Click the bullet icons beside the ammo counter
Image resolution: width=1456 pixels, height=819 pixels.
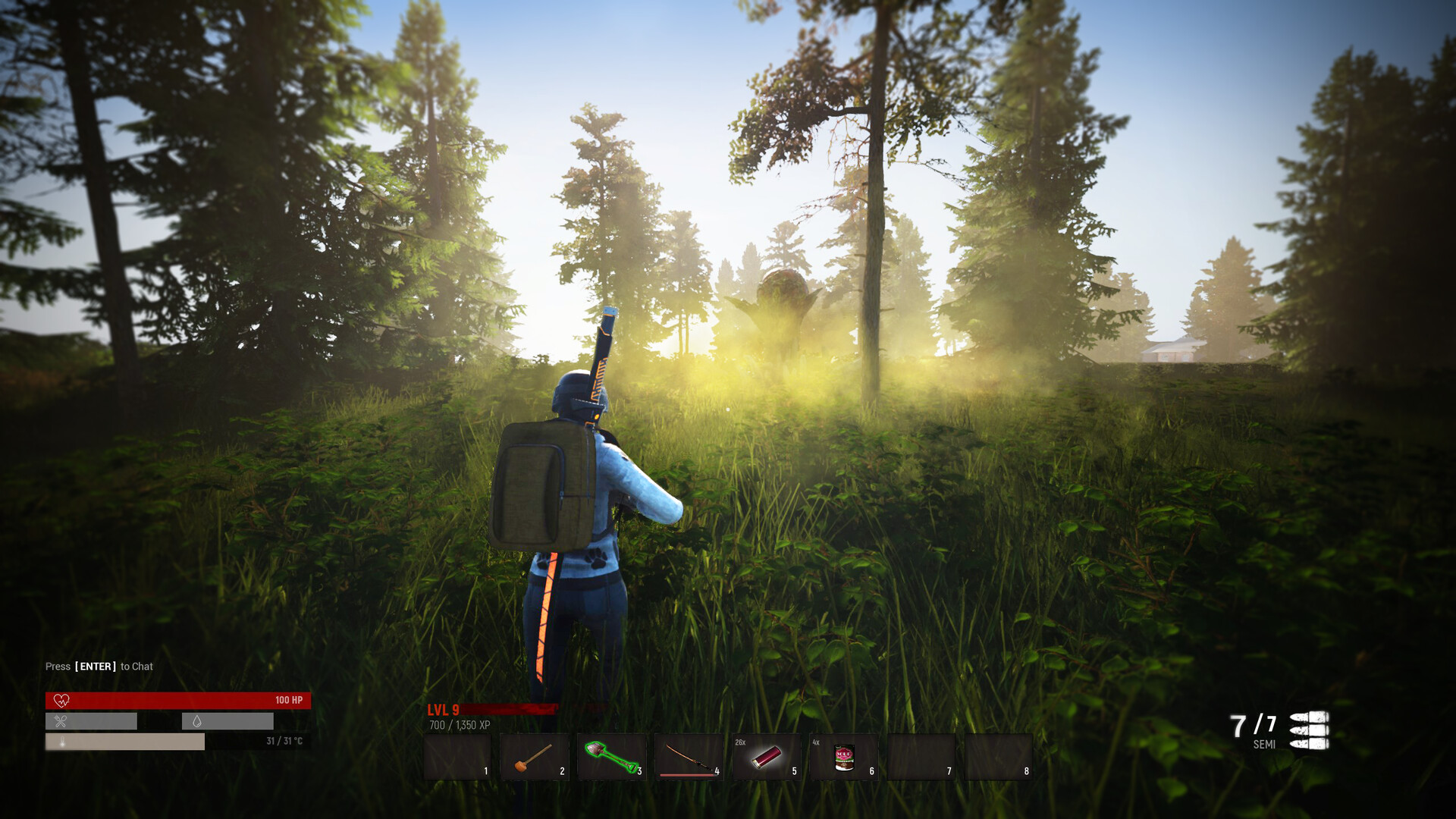(x=1310, y=729)
